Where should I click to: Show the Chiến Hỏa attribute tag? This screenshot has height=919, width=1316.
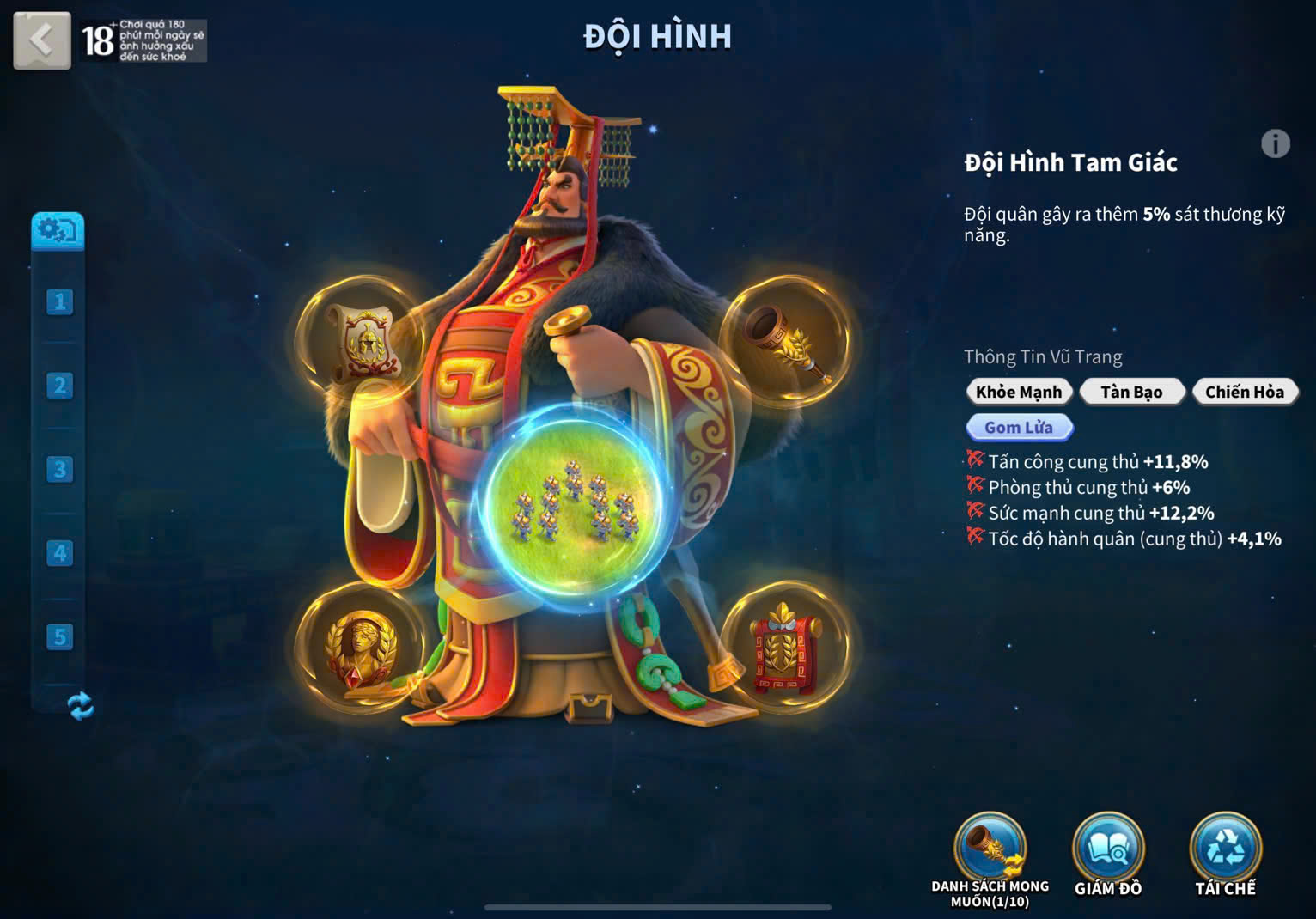coord(1244,392)
